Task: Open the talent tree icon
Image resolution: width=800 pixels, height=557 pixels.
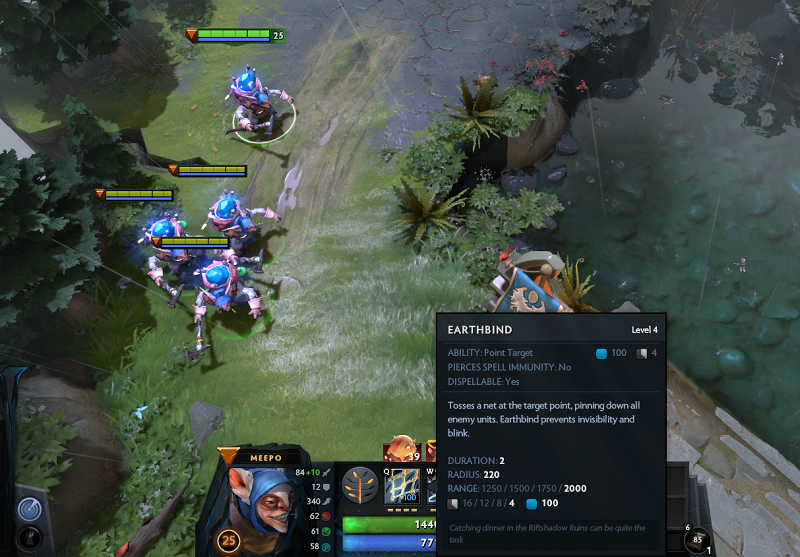Action: [x=359, y=488]
